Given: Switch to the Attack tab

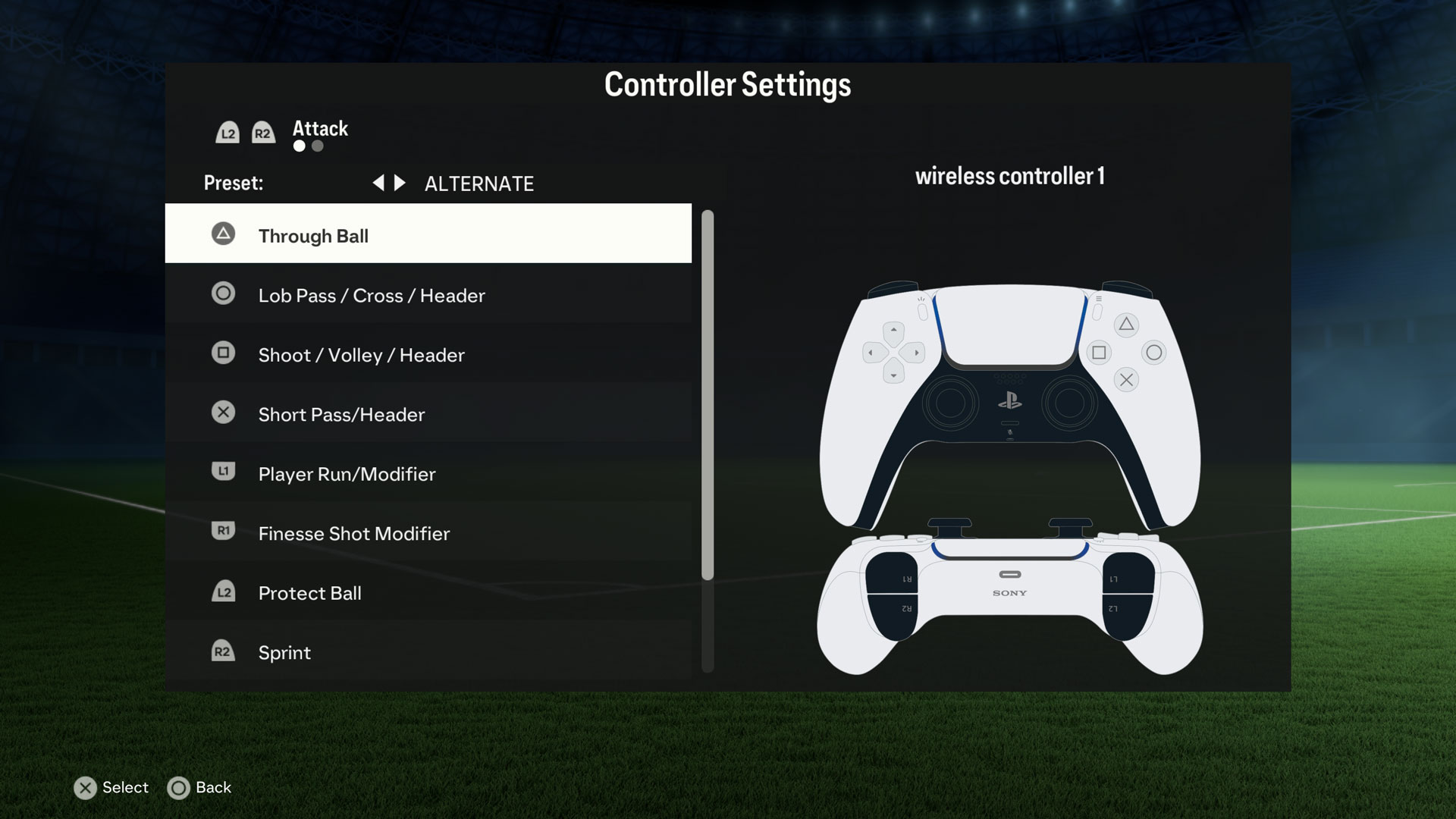Looking at the screenshot, I should (x=320, y=129).
